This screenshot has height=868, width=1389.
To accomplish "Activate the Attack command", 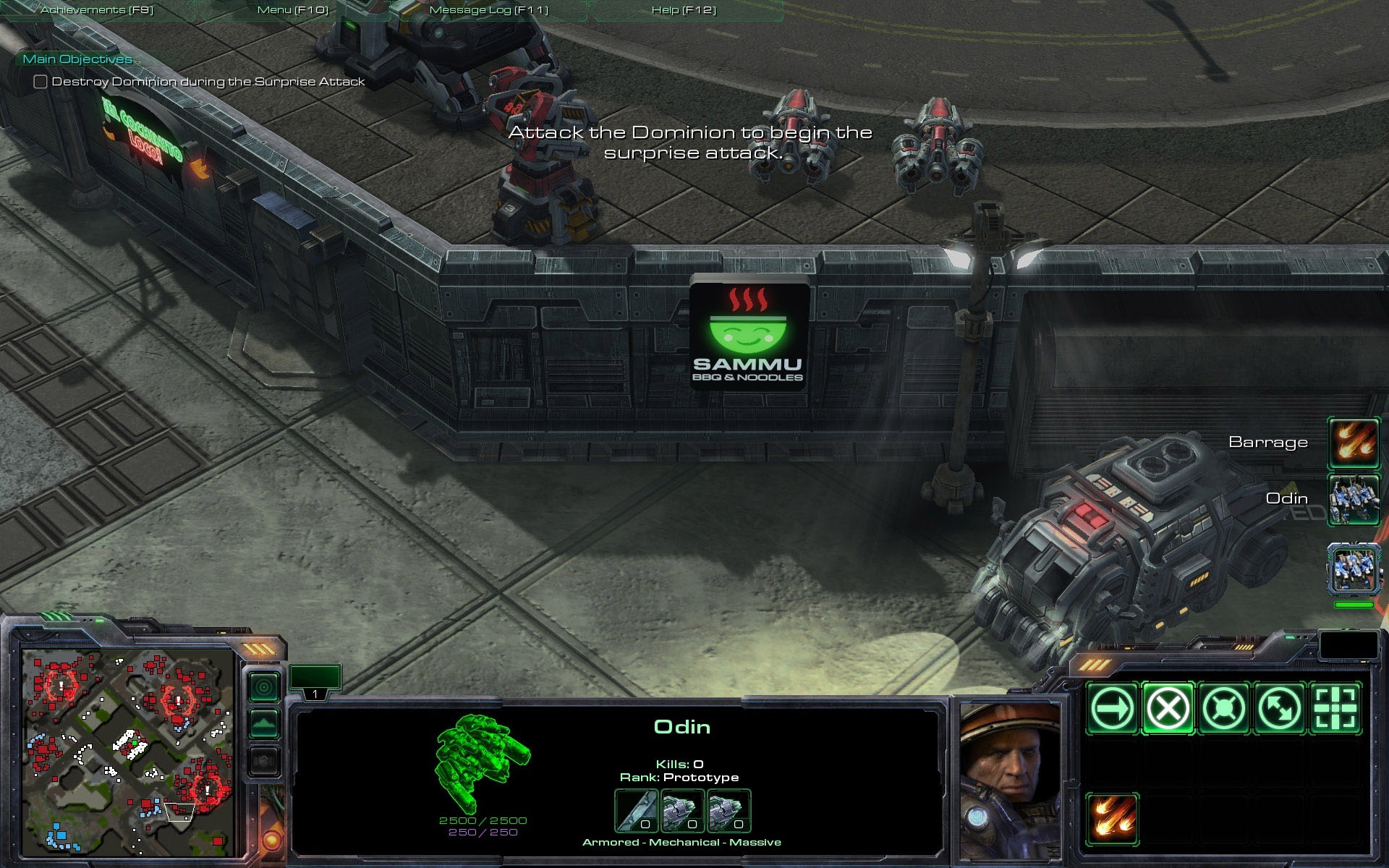I will 1335,708.
